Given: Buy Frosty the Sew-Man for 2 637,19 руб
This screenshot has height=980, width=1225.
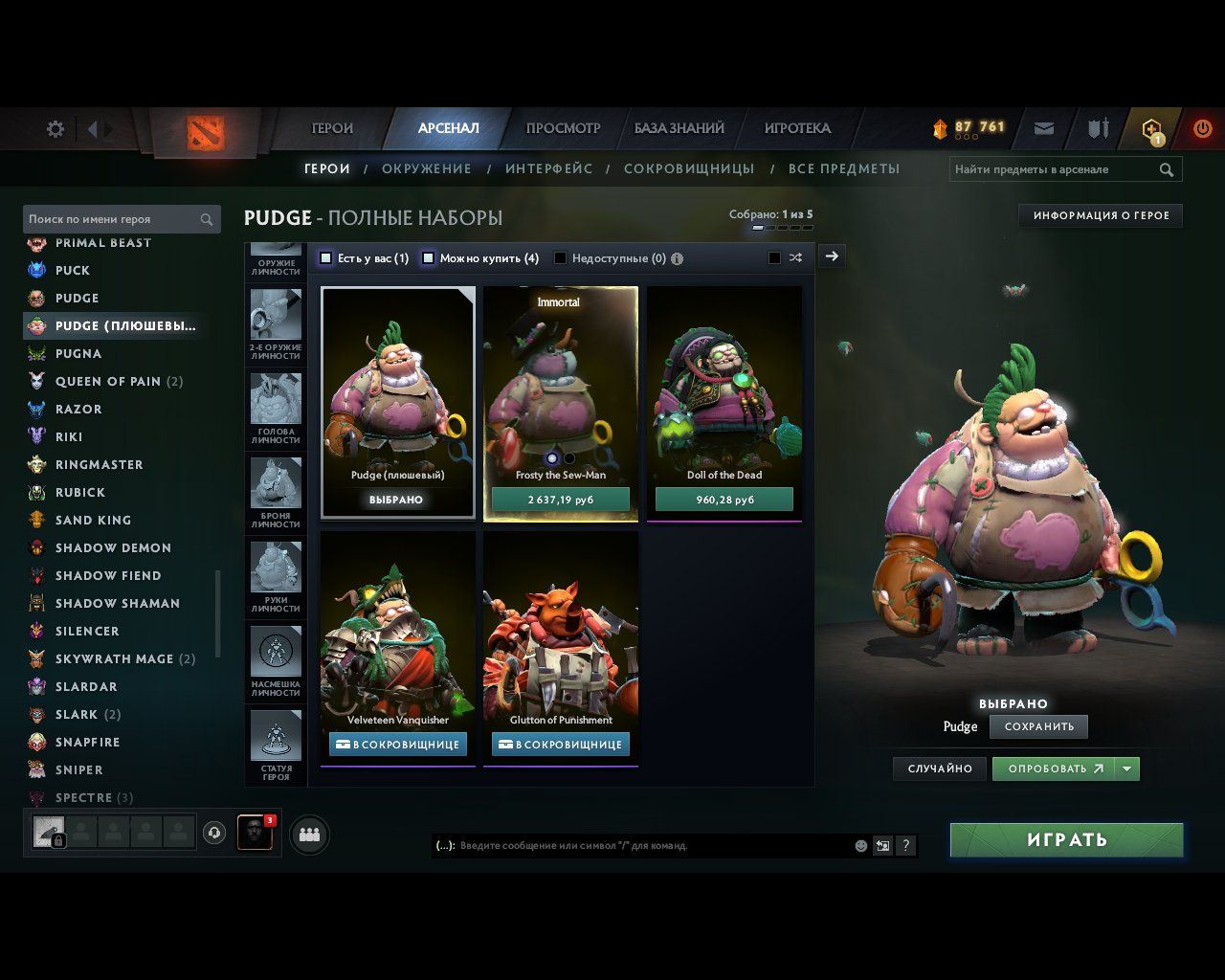Looking at the screenshot, I should tap(561, 500).
